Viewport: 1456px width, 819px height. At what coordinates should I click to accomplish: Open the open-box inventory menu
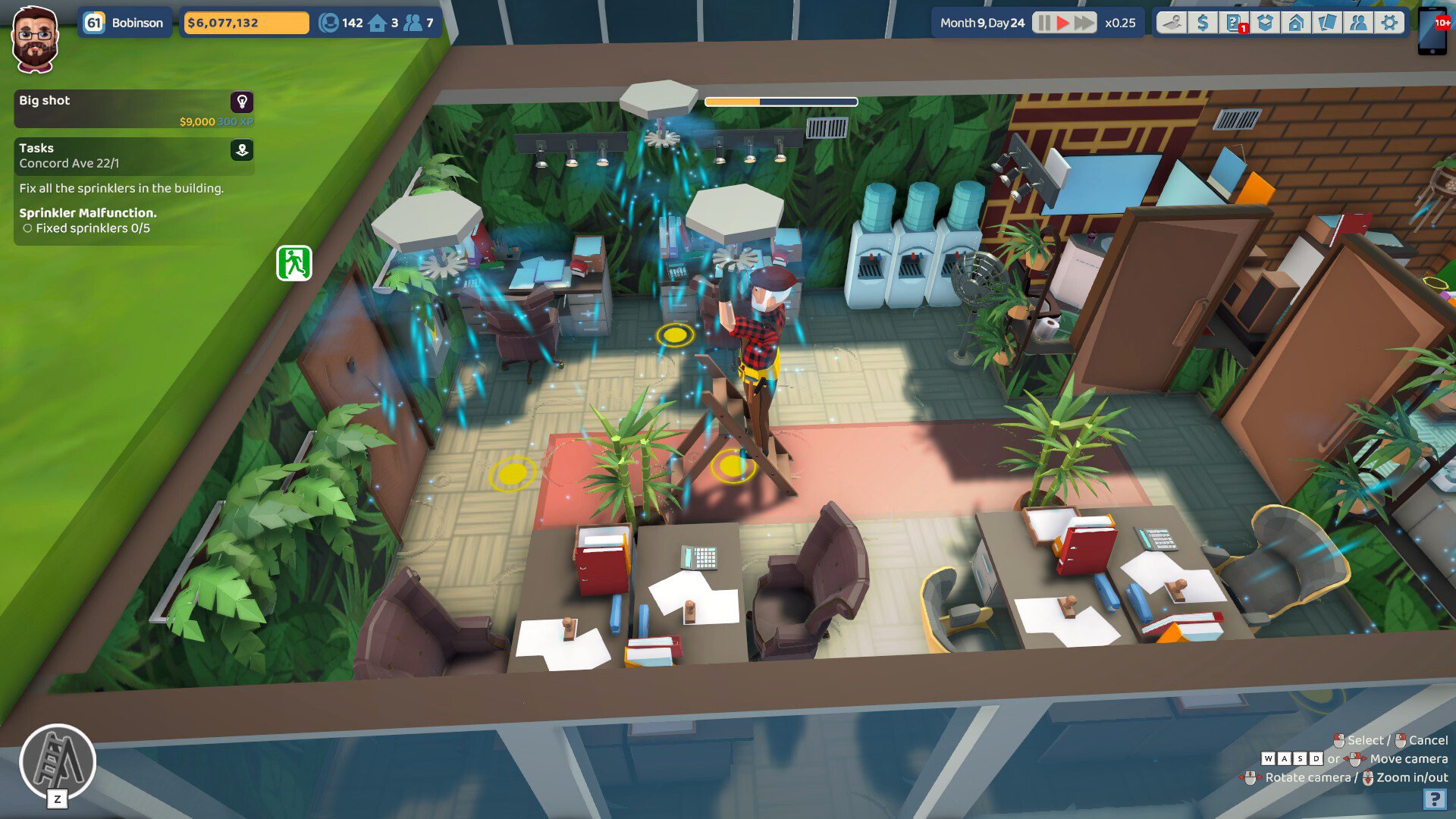[x=1265, y=23]
